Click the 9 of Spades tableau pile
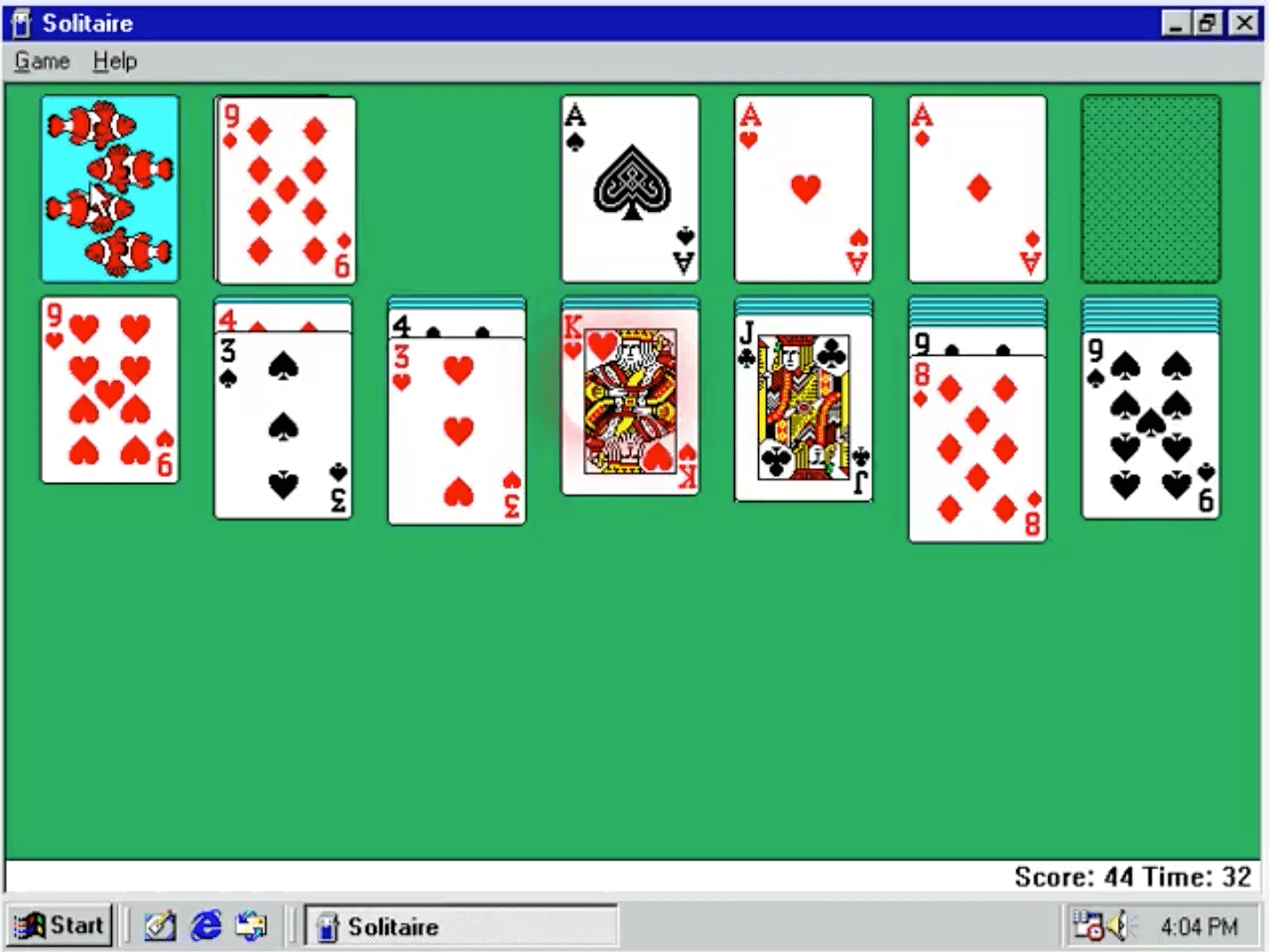Screen dimensions: 1269x952 (x=1149, y=427)
